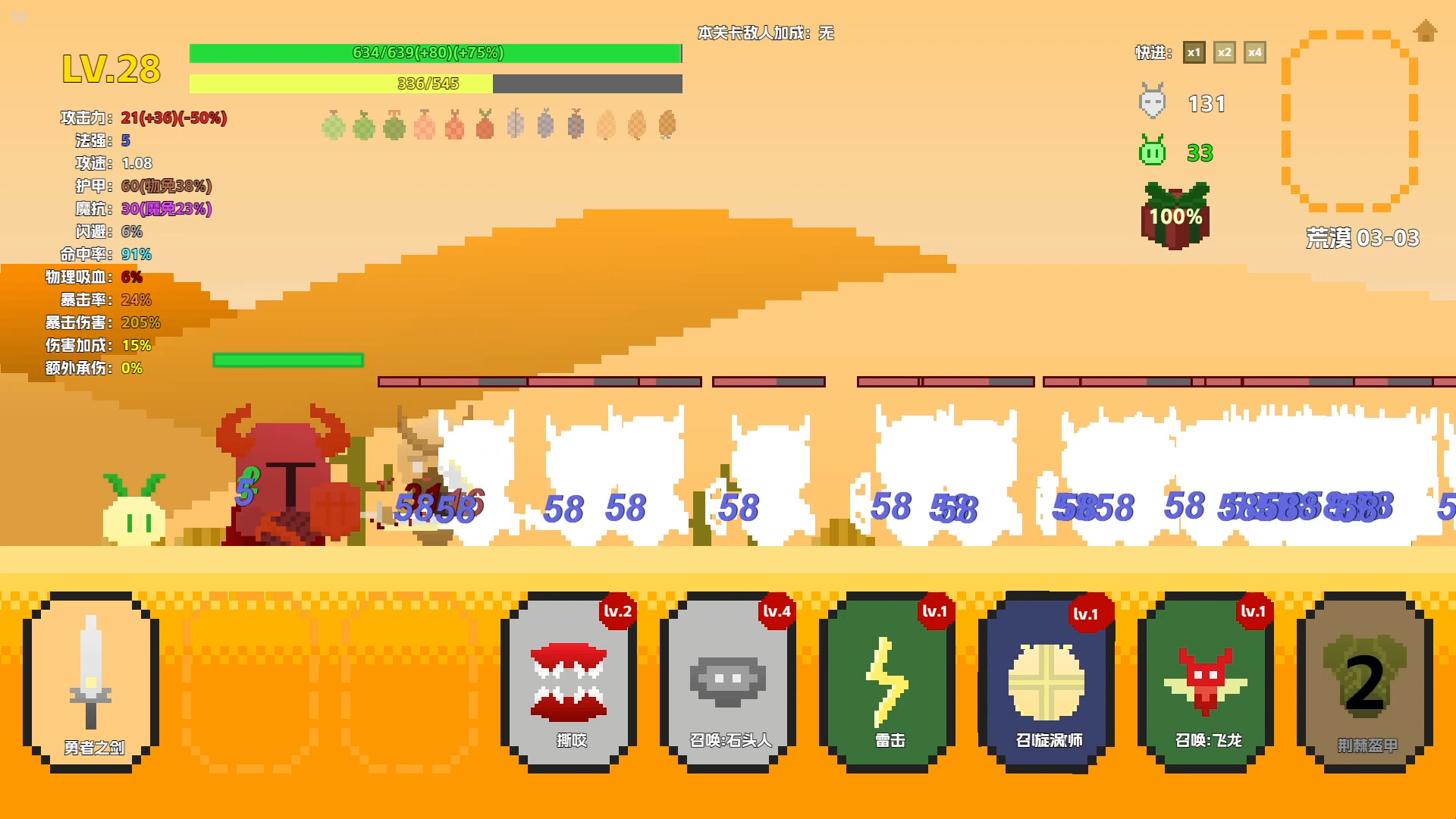Set game speed to x1
The image size is (1456, 819).
(1194, 52)
